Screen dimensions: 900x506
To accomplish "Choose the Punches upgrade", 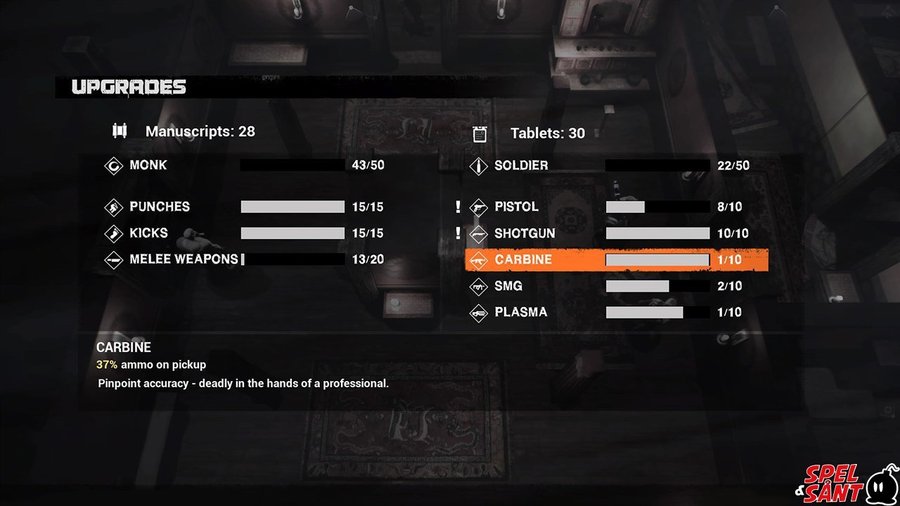I will [160, 207].
